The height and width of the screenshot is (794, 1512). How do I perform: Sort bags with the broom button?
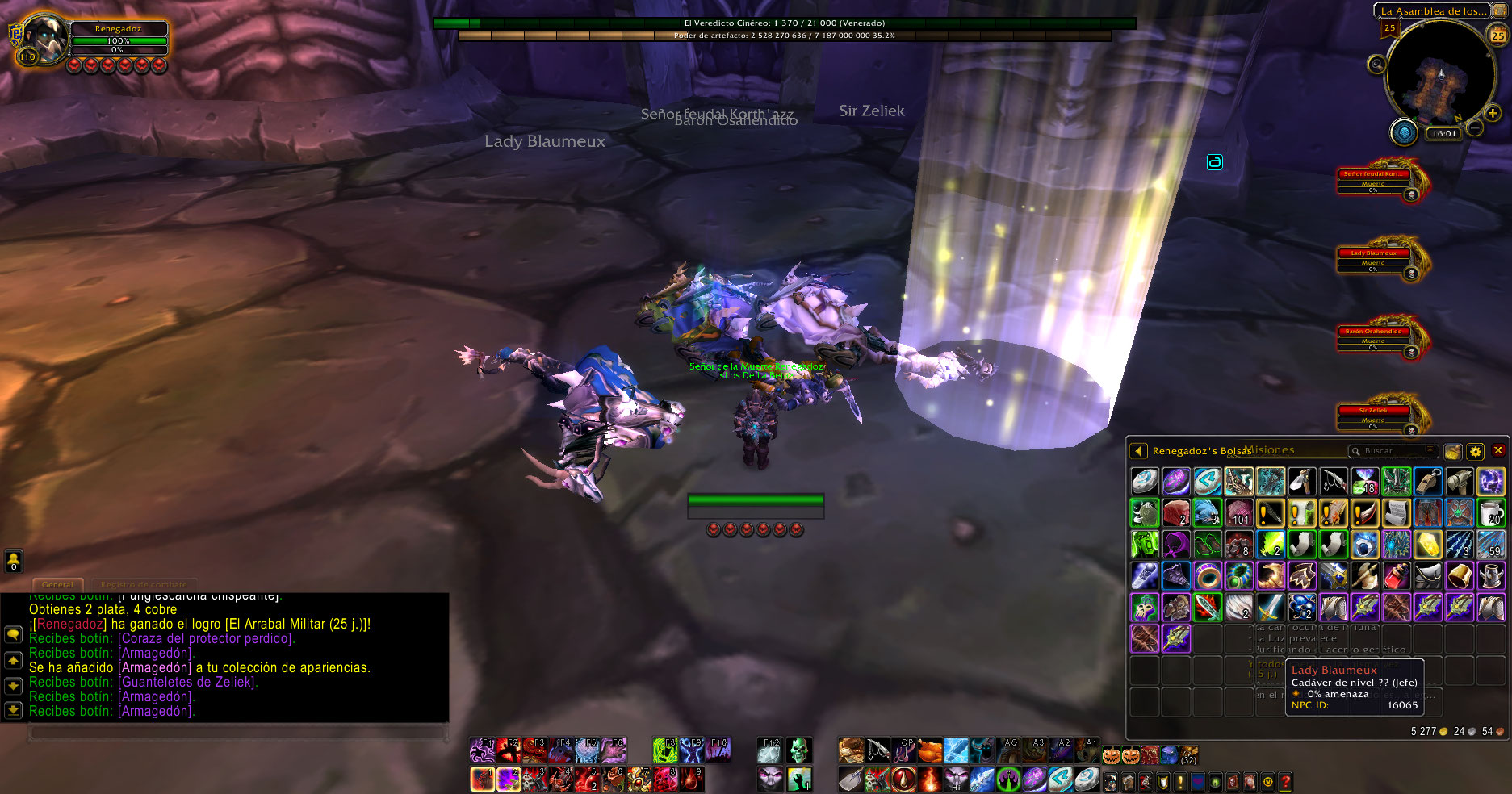pos(1452,452)
